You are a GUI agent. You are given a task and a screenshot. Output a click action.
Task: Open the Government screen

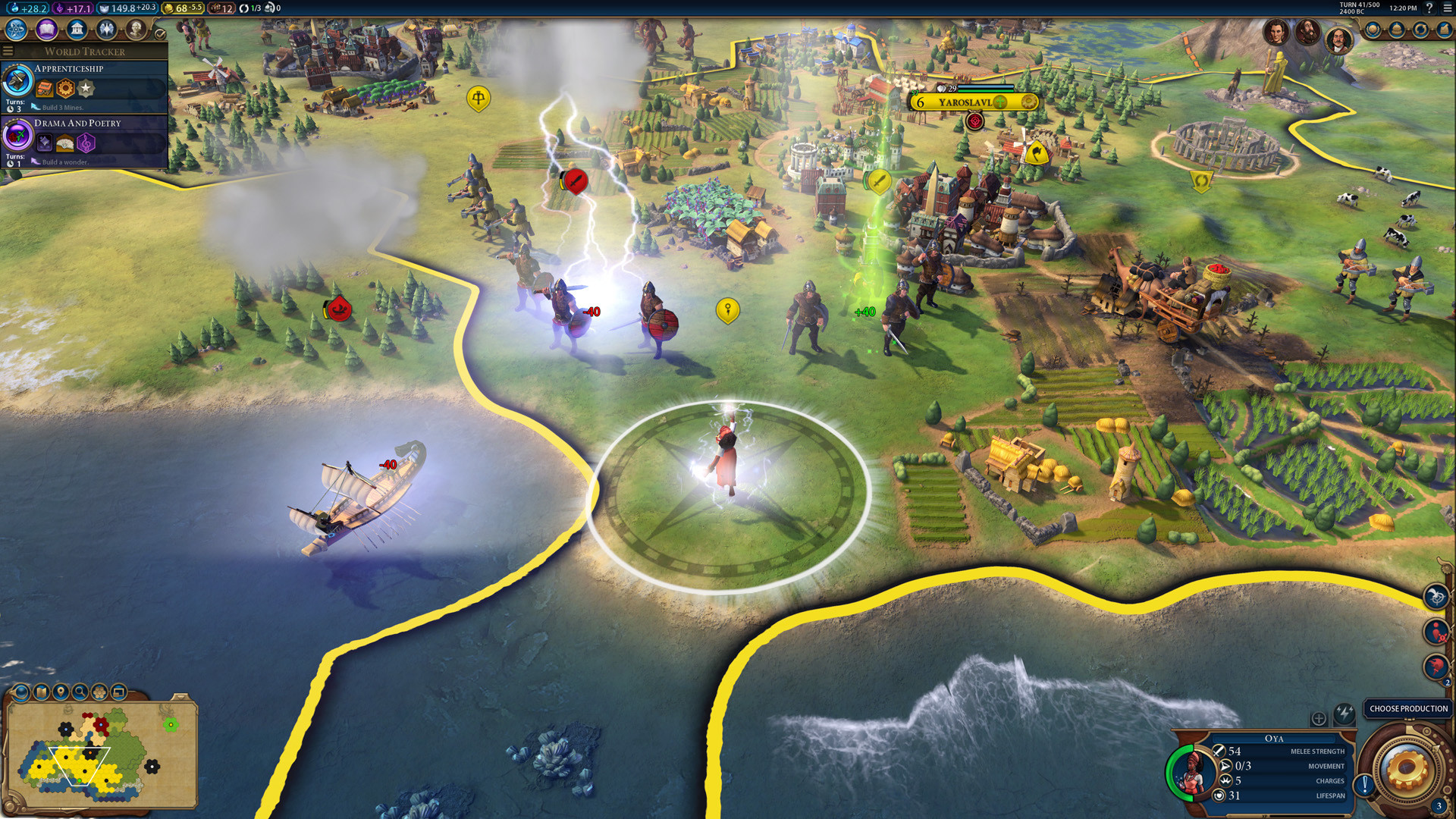click(77, 30)
